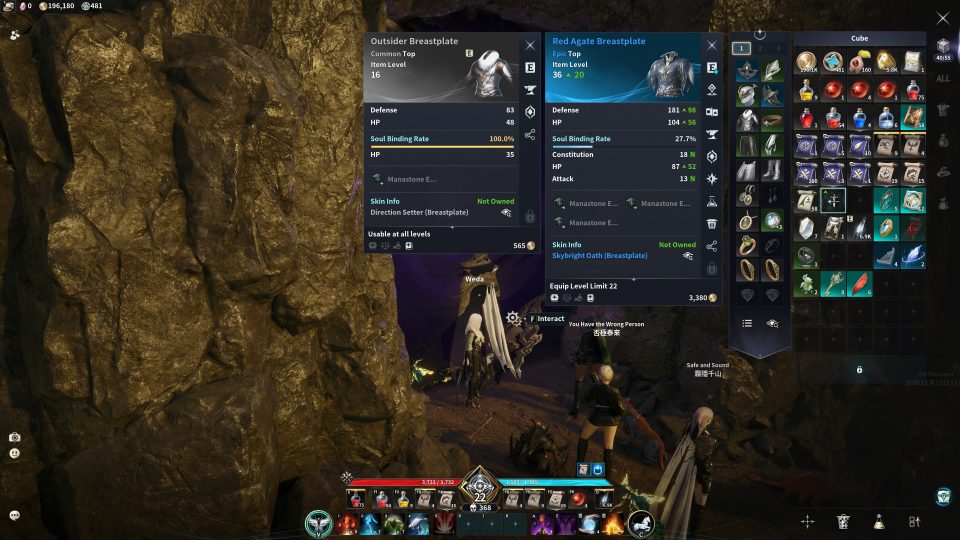
Task: Select the equipped breastplate slot
Action: (746, 120)
